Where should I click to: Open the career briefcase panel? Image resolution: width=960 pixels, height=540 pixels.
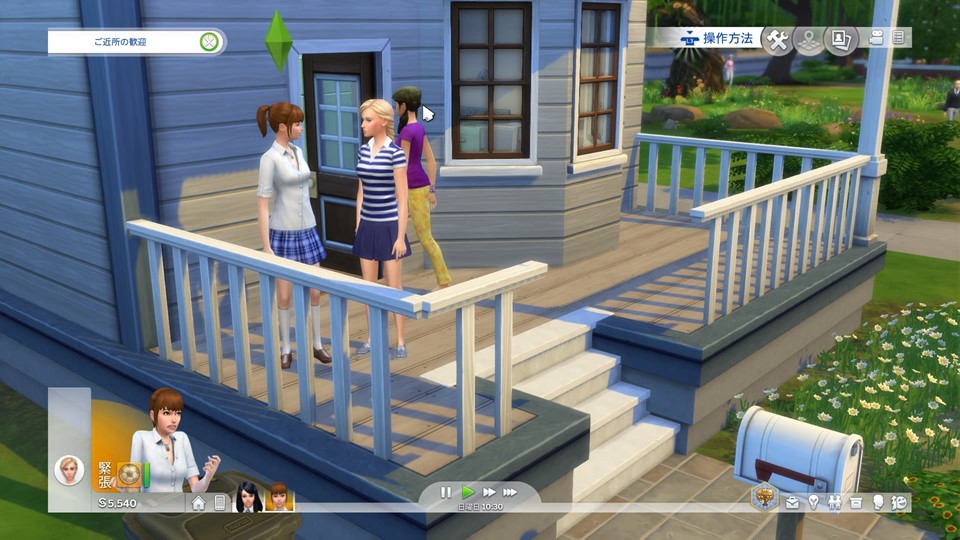pyautogui.click(x=792, y=503)
